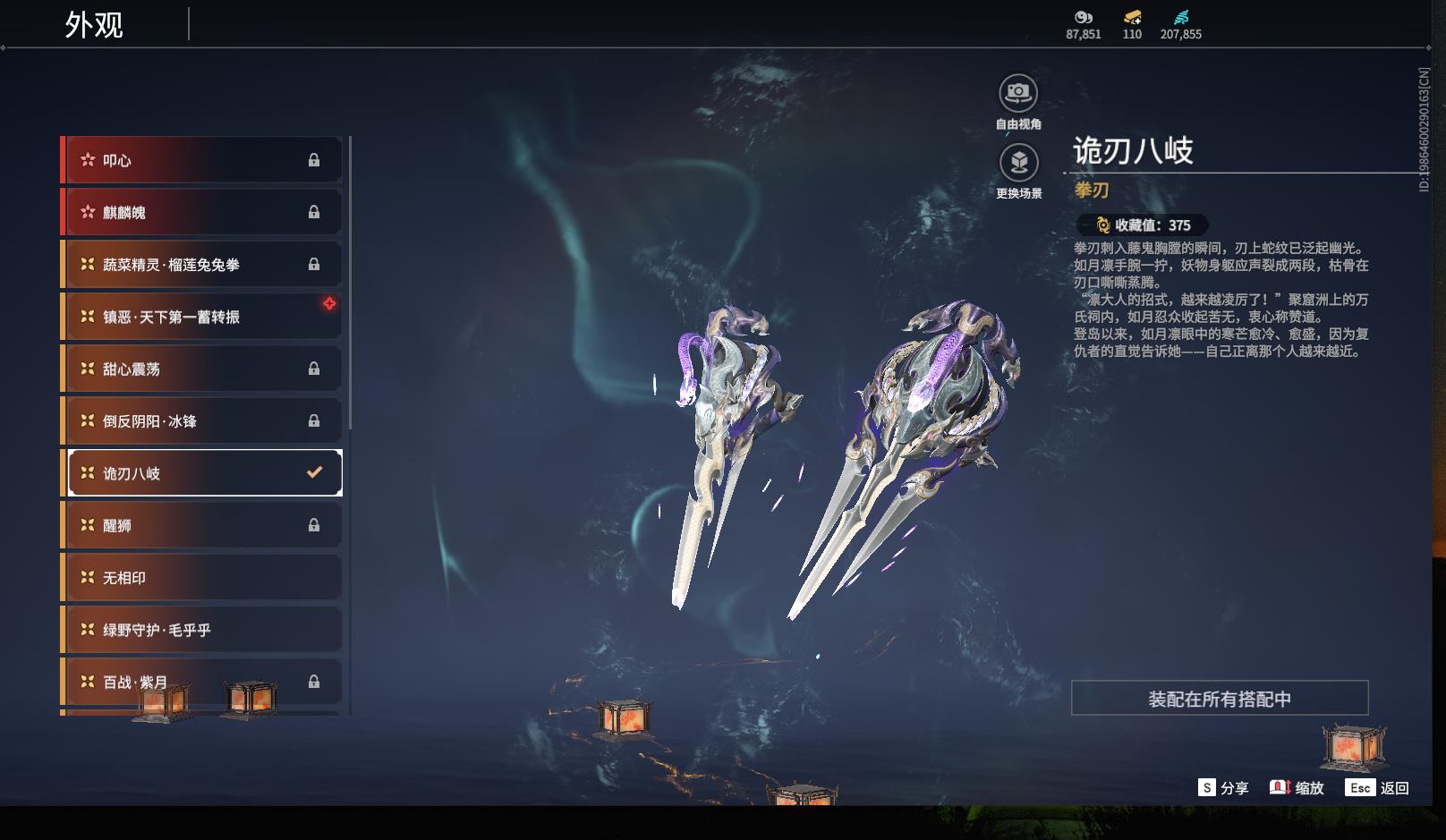The height and width of the screenshot is (840, 1446).
Task: Equip skin via 装配在所有搭配中 button
Action: (1219, 699)
